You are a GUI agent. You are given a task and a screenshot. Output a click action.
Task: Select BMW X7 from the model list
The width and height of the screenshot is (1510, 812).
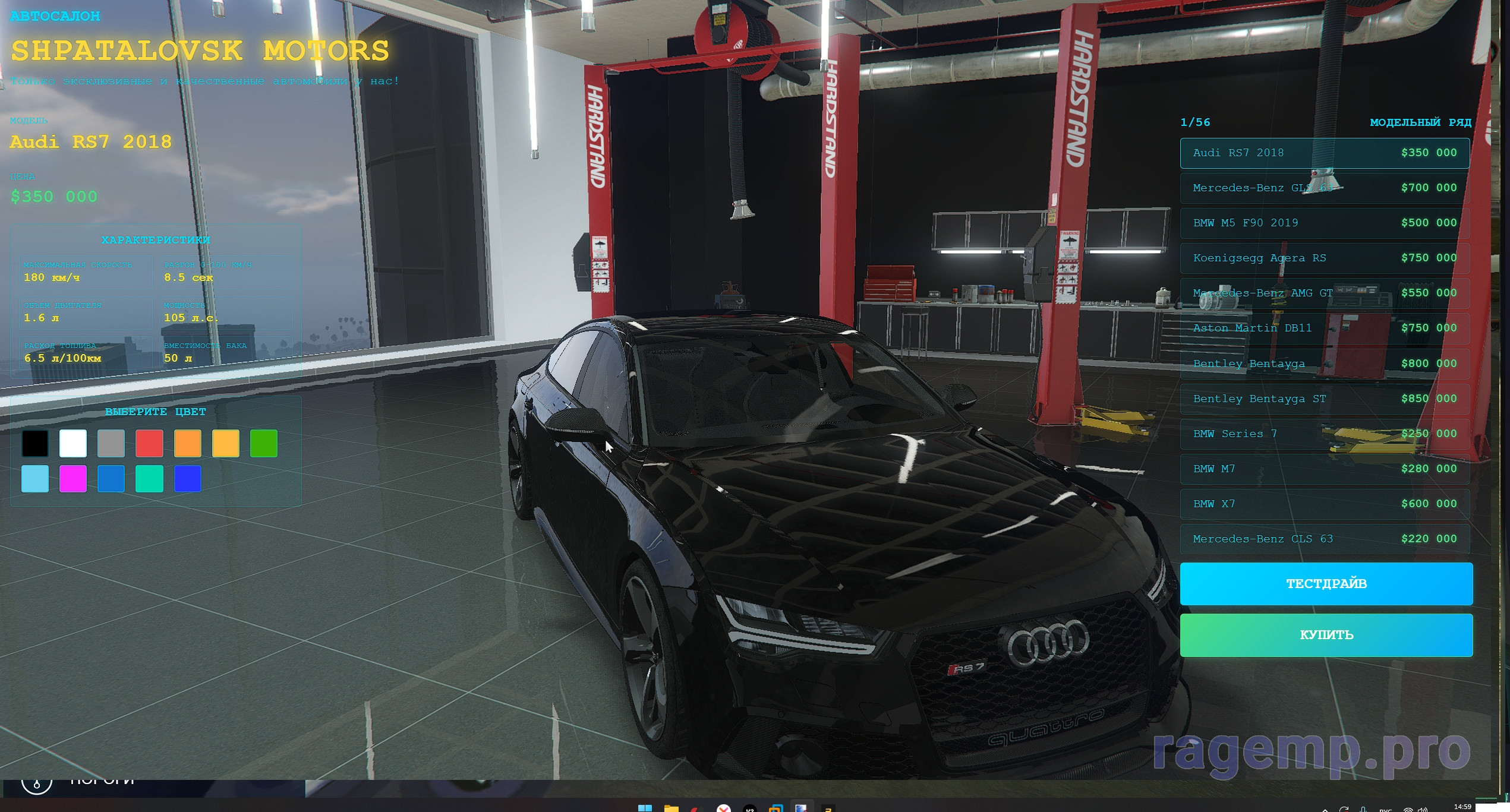(x=1324, y=504)
